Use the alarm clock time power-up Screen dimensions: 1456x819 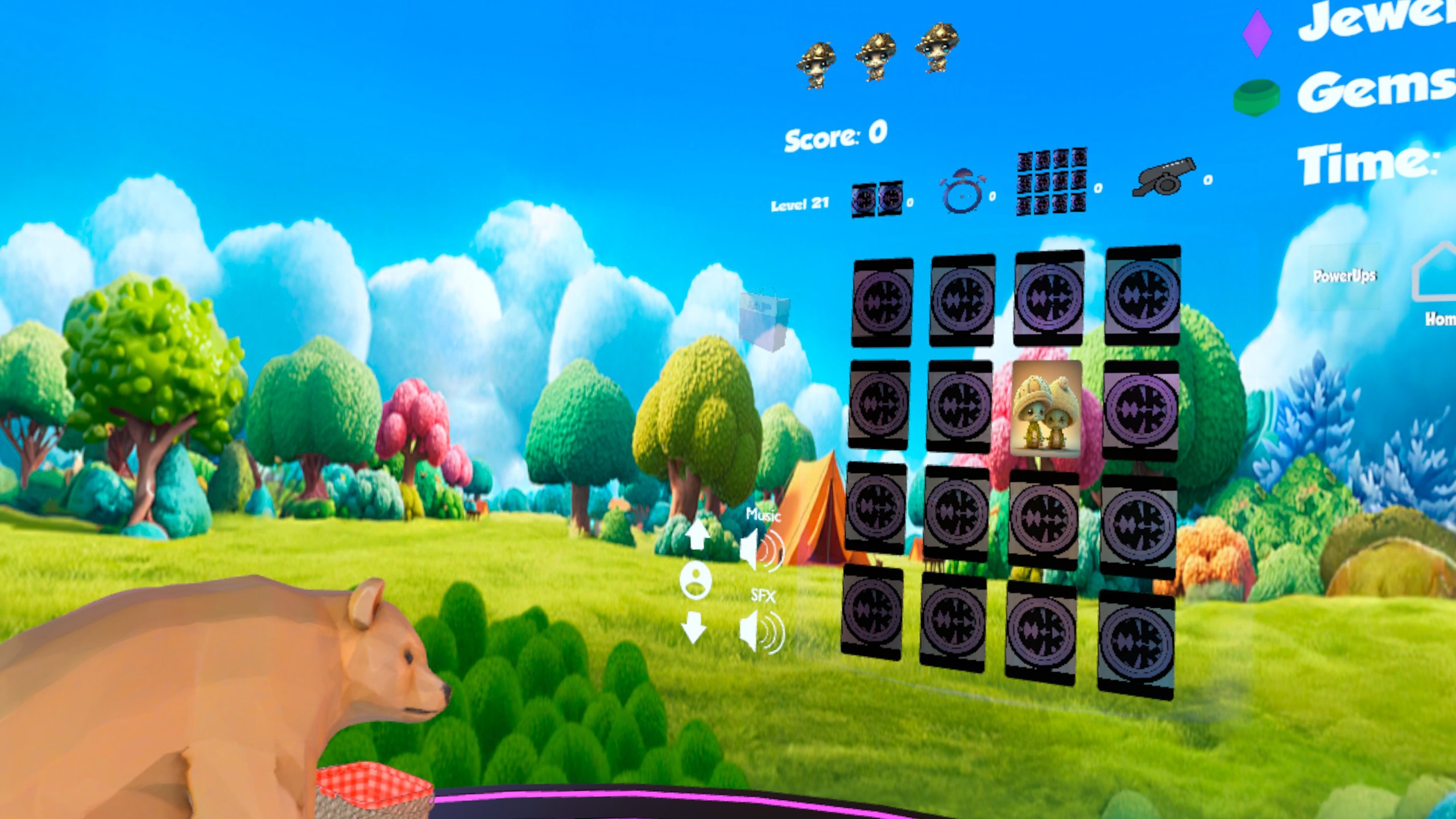[x=962, y=191]
